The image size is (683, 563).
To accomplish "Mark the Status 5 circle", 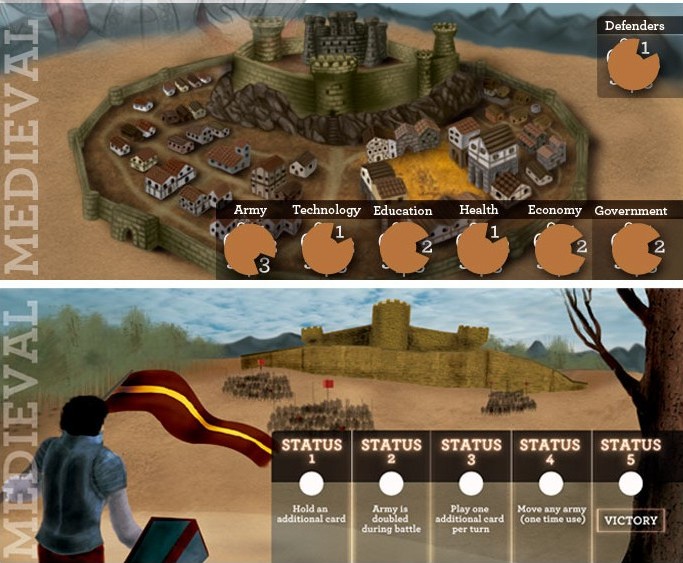I will point(631,484).
